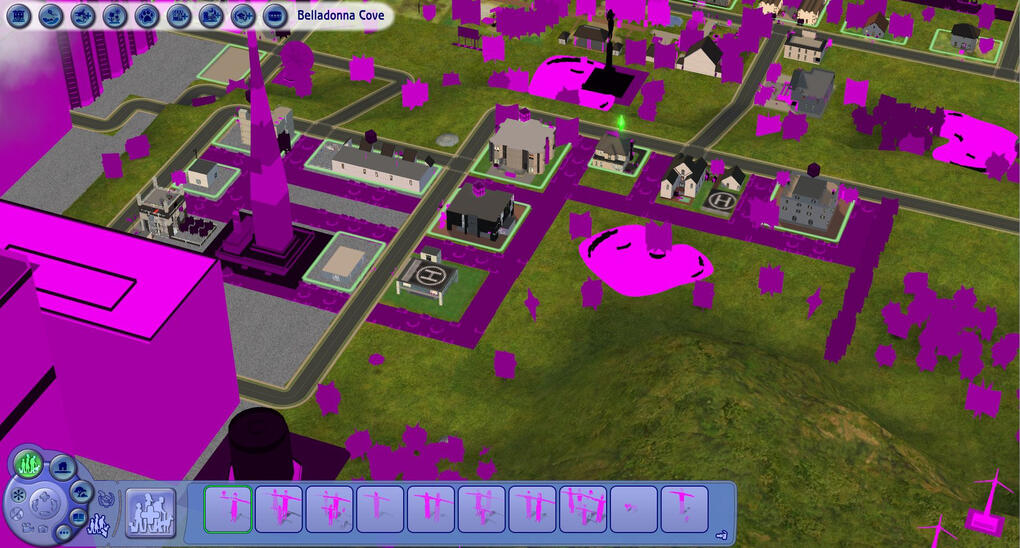Screen dimensions: 1020x548
Task: Click the Create New Family button
Action: tap(150, 512)
